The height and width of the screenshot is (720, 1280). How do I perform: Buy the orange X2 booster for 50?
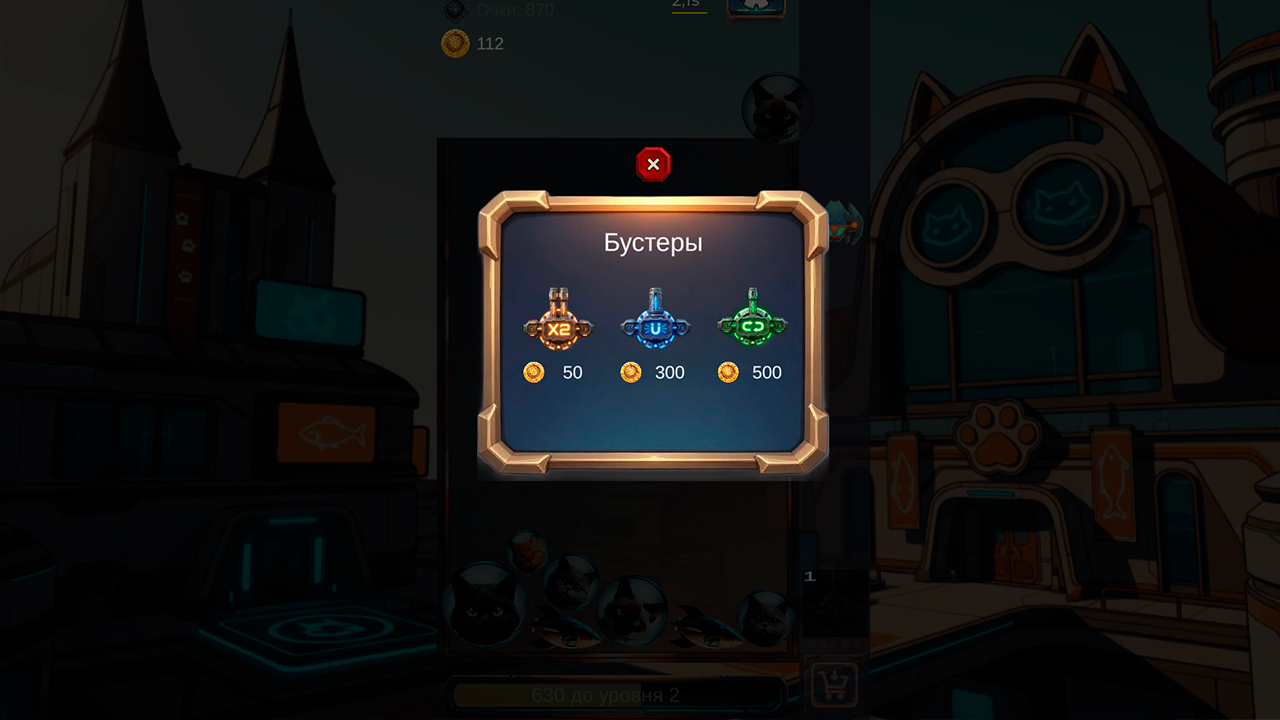[558, 322]
